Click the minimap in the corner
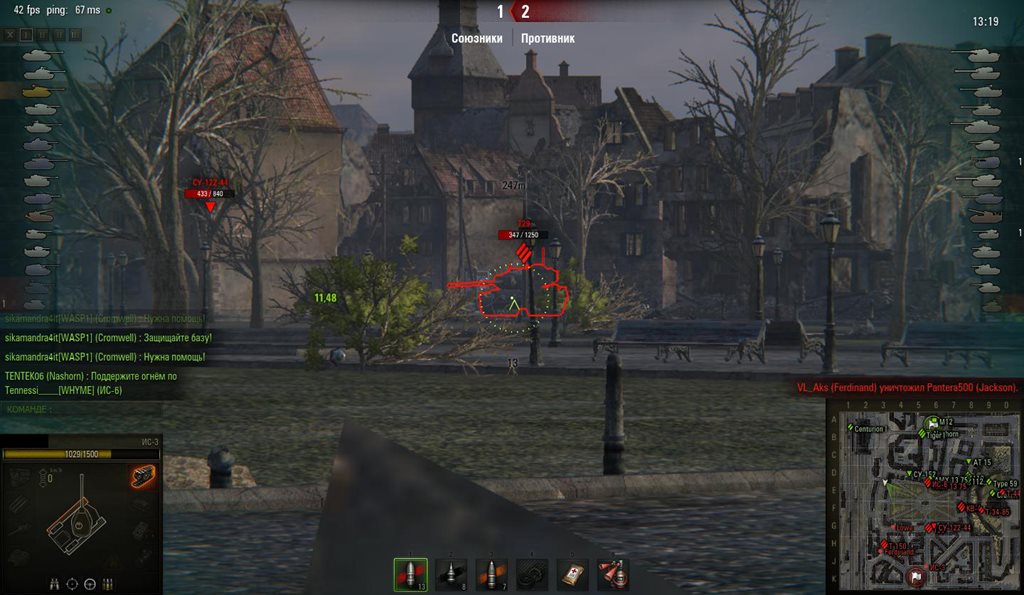 coord(926,497)
